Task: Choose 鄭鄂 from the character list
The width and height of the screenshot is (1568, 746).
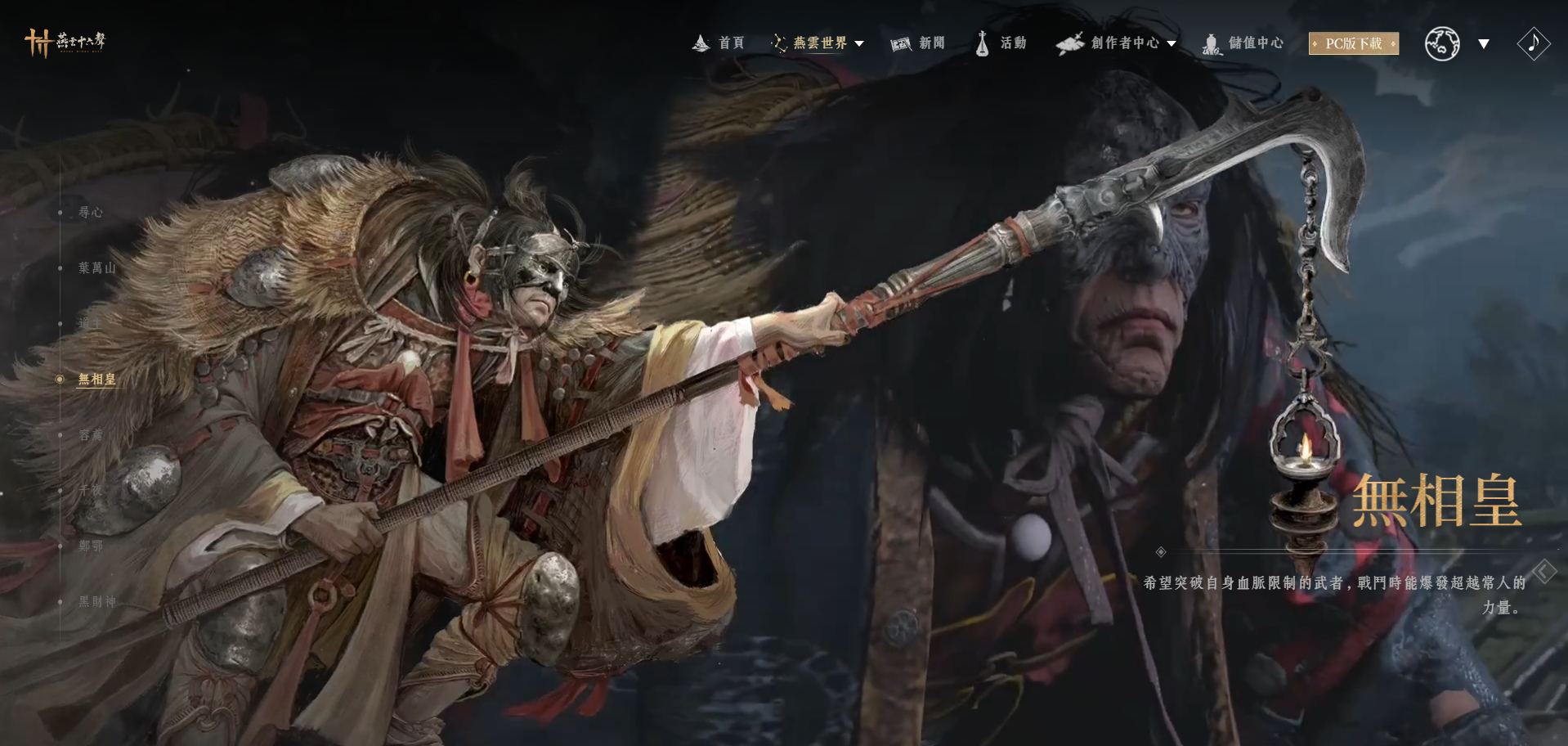Action: pyautogui.click(x=91, y=546)
